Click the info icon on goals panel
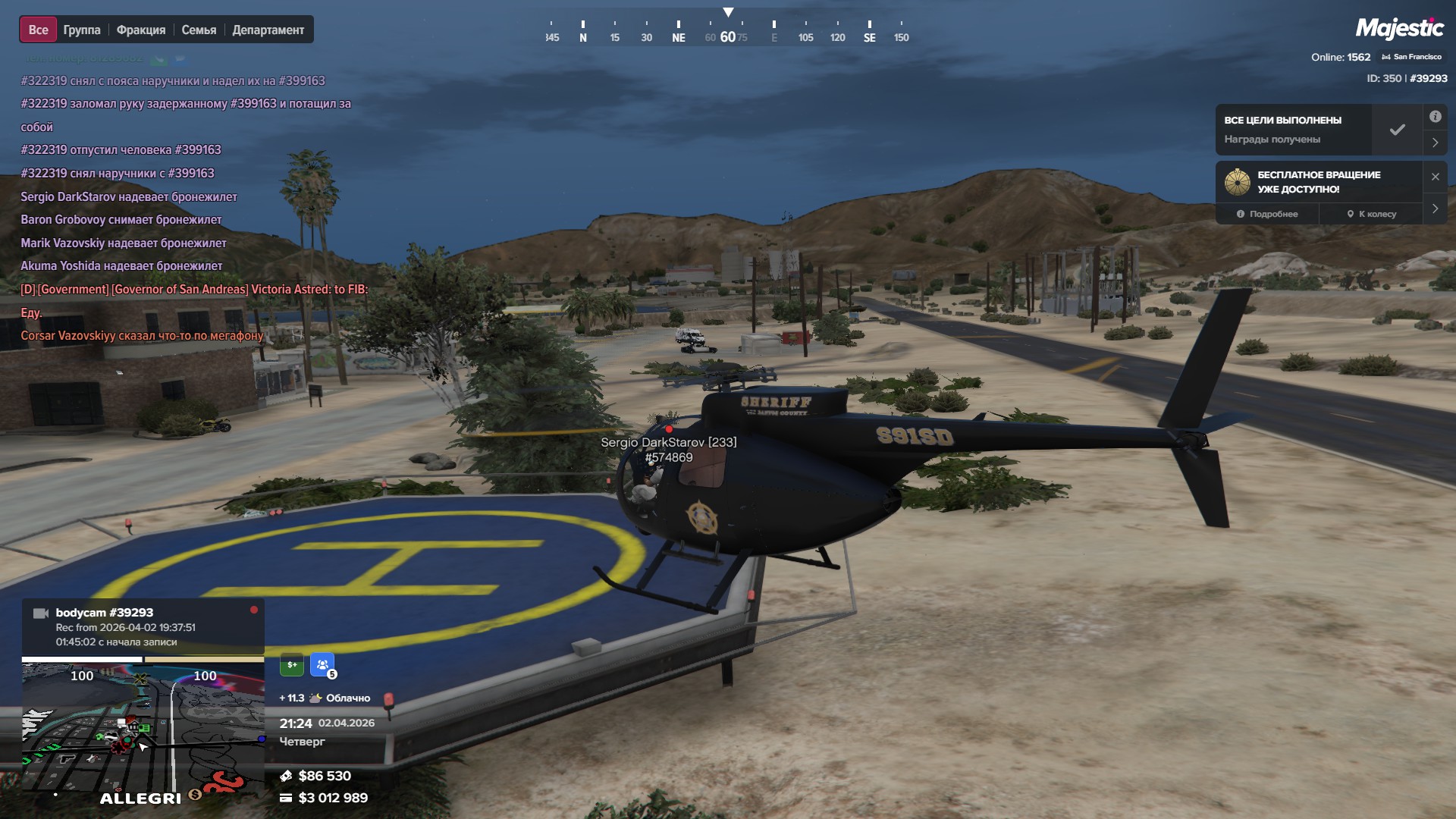Screen dimensions: 1456x819 [1435, 117]
